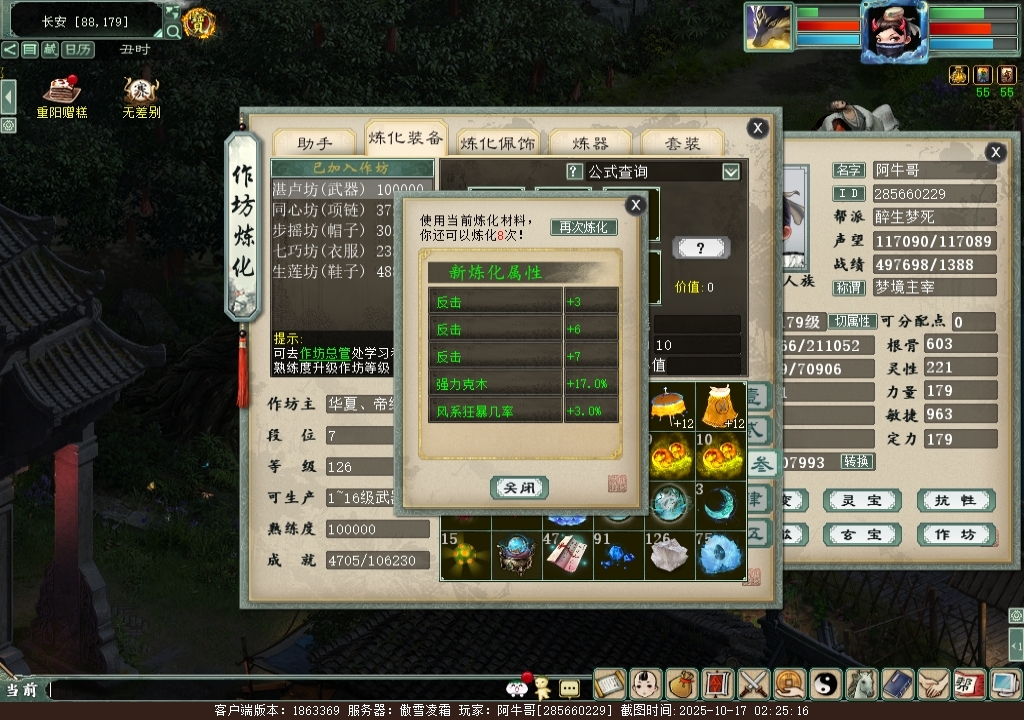Dismiss the refining popup via its X

click(635, 205)
